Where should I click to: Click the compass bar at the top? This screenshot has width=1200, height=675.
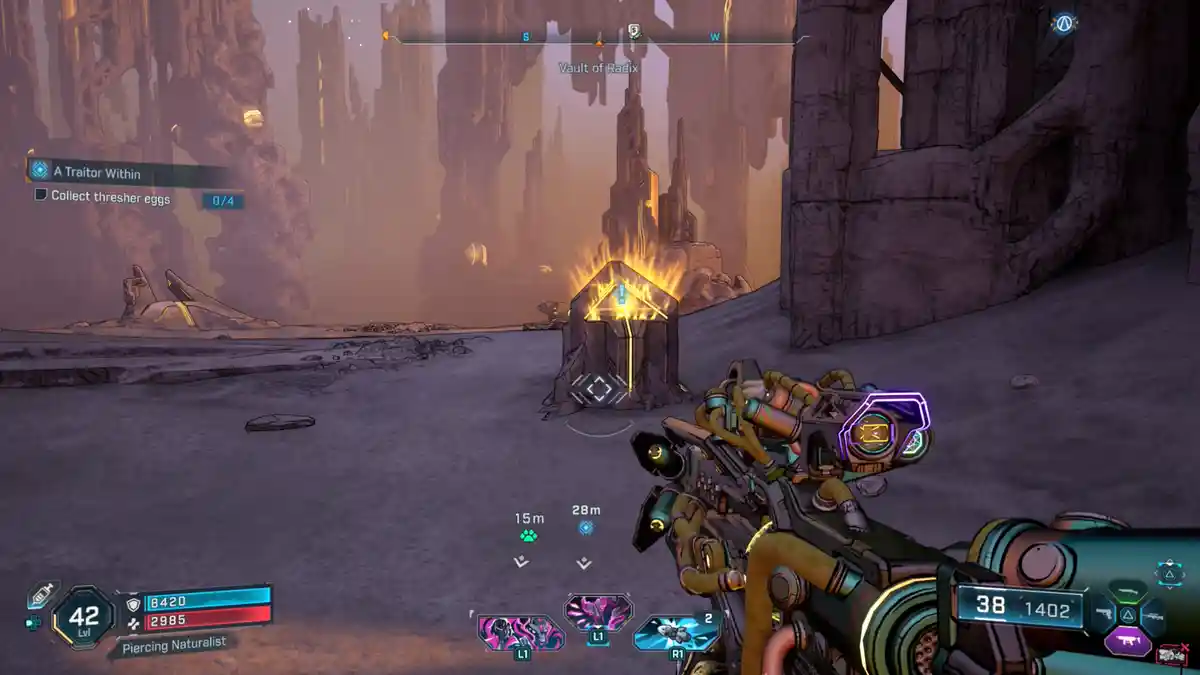point(598,38)
